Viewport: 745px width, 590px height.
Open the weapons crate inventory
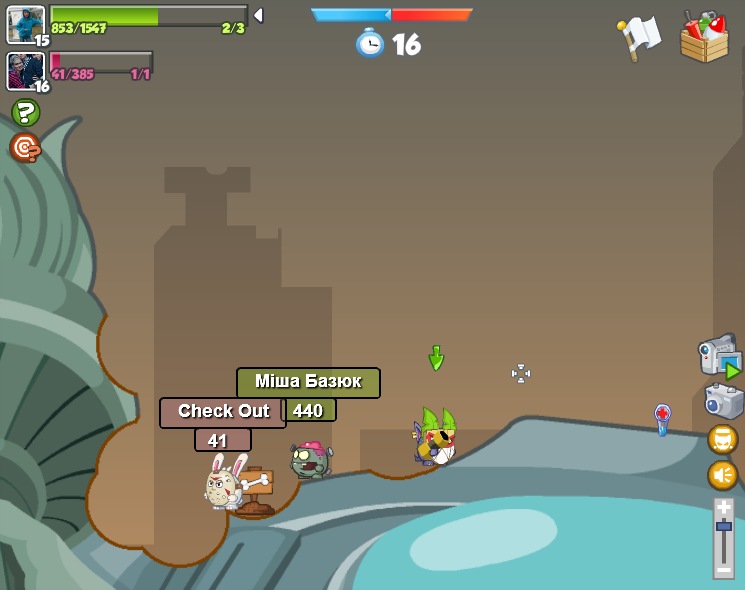(705, 37)
